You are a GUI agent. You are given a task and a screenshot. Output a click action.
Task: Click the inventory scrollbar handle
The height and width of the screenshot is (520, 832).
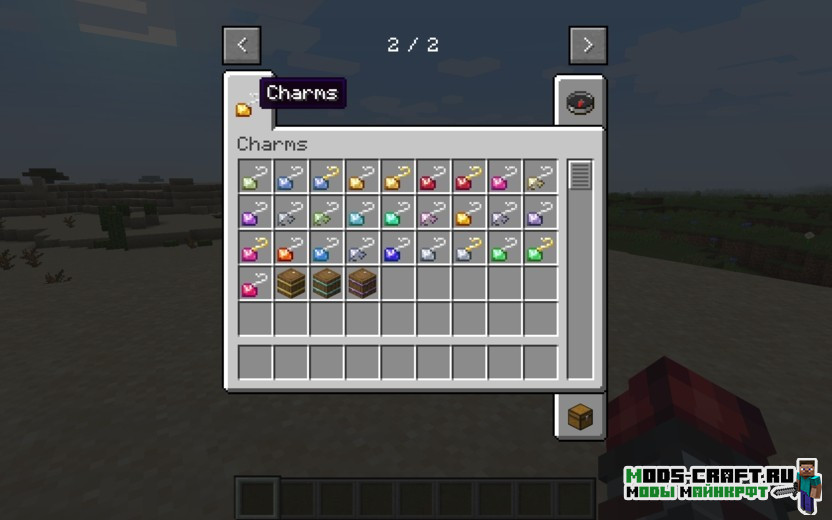pos(580,176)
